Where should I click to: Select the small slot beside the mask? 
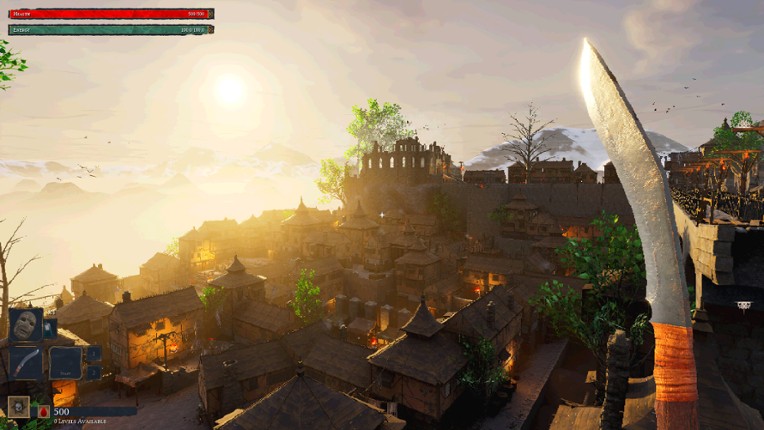[x=50, y=328]
